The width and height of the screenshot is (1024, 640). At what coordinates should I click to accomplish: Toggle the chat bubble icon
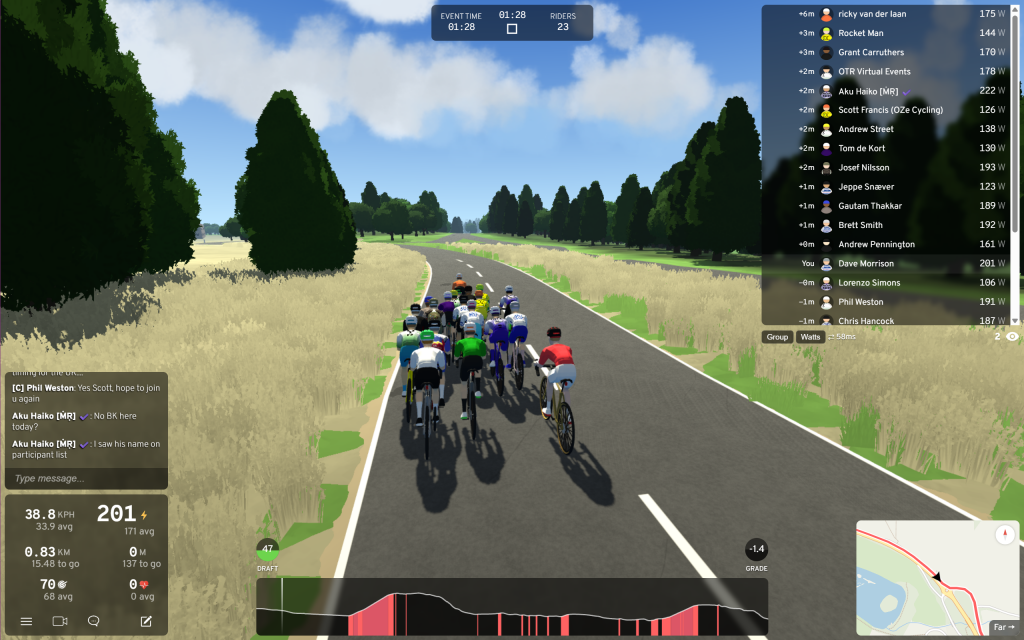pos(93,621)
